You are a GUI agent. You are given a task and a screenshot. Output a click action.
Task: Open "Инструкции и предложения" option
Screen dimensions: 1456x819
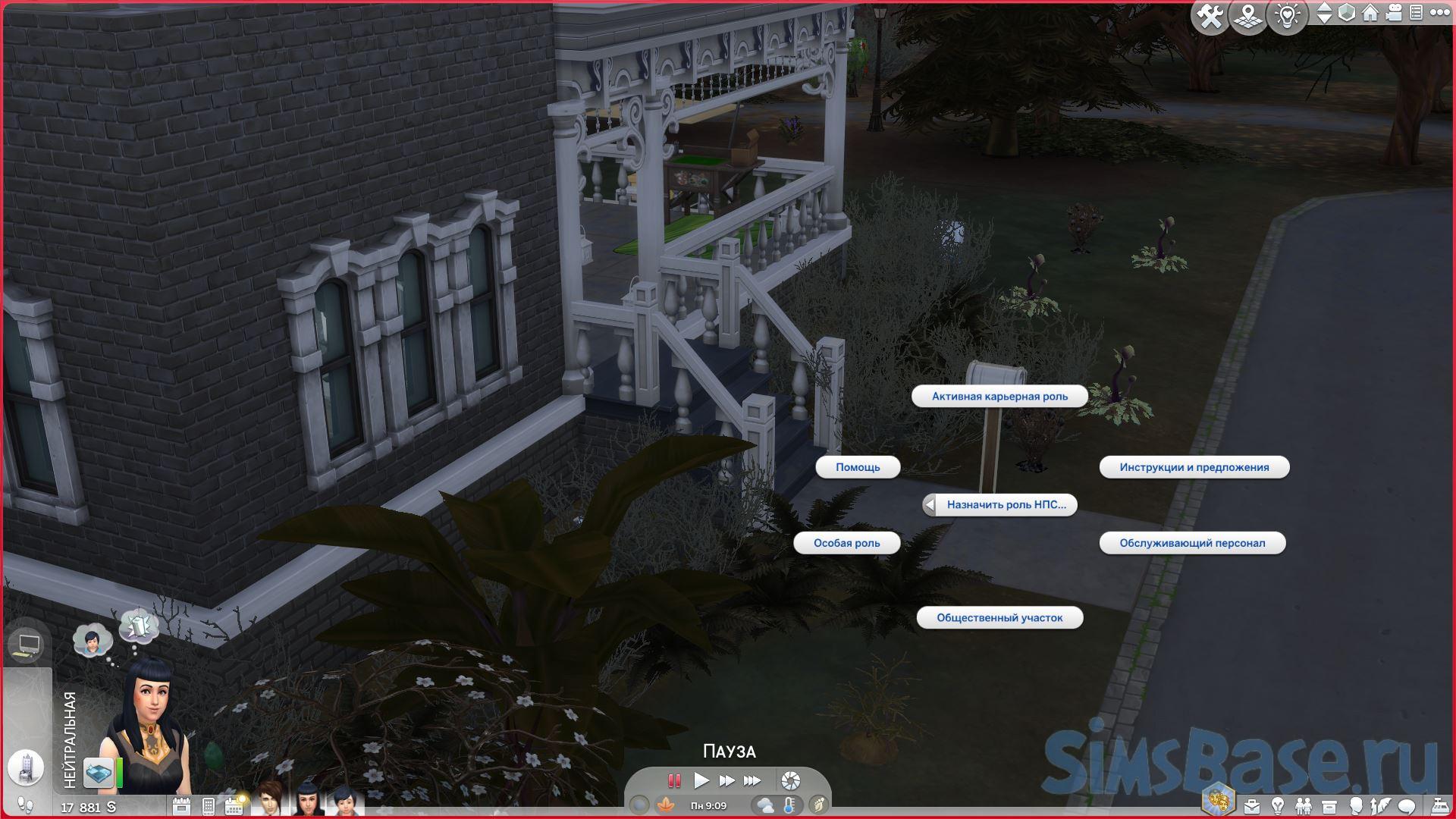(1194, 467)
